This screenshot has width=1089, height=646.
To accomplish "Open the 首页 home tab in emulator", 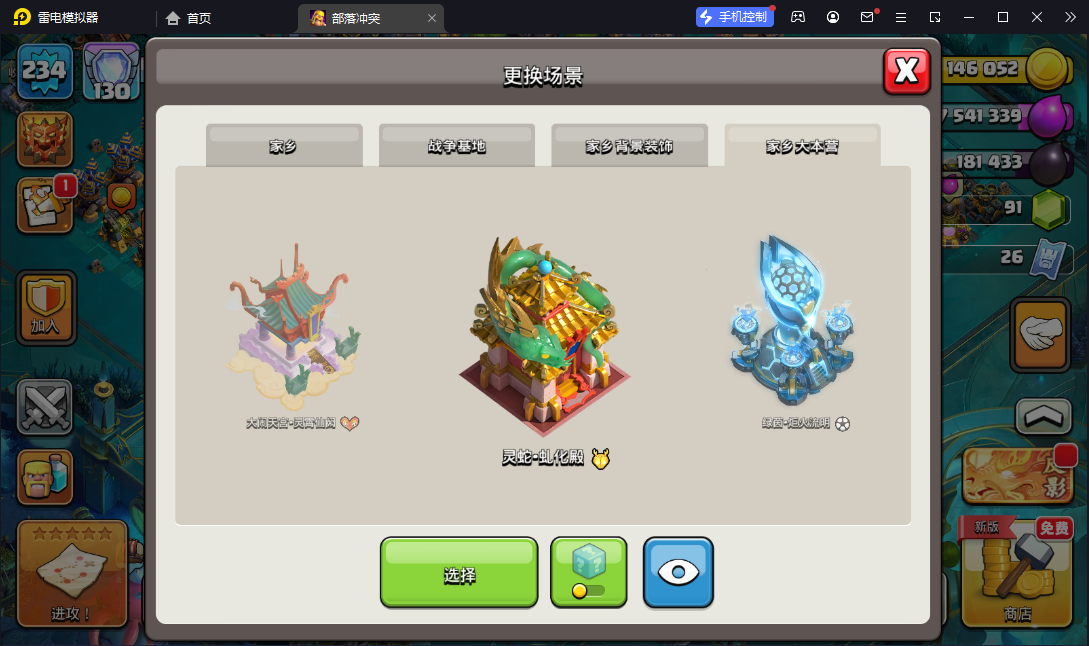I will pos(189,17).
